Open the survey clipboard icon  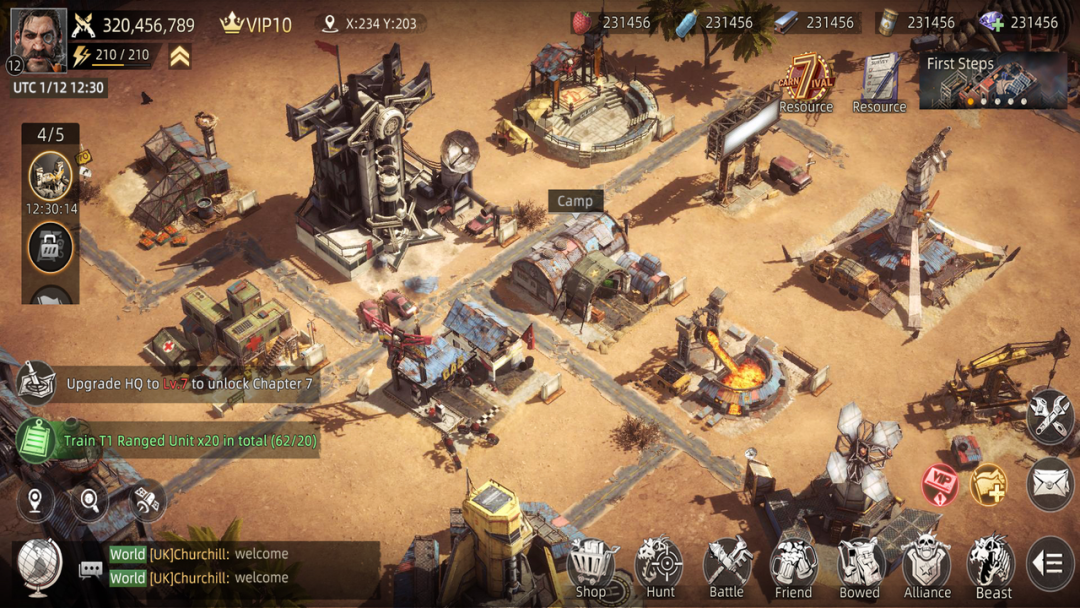tap(879, 78)
